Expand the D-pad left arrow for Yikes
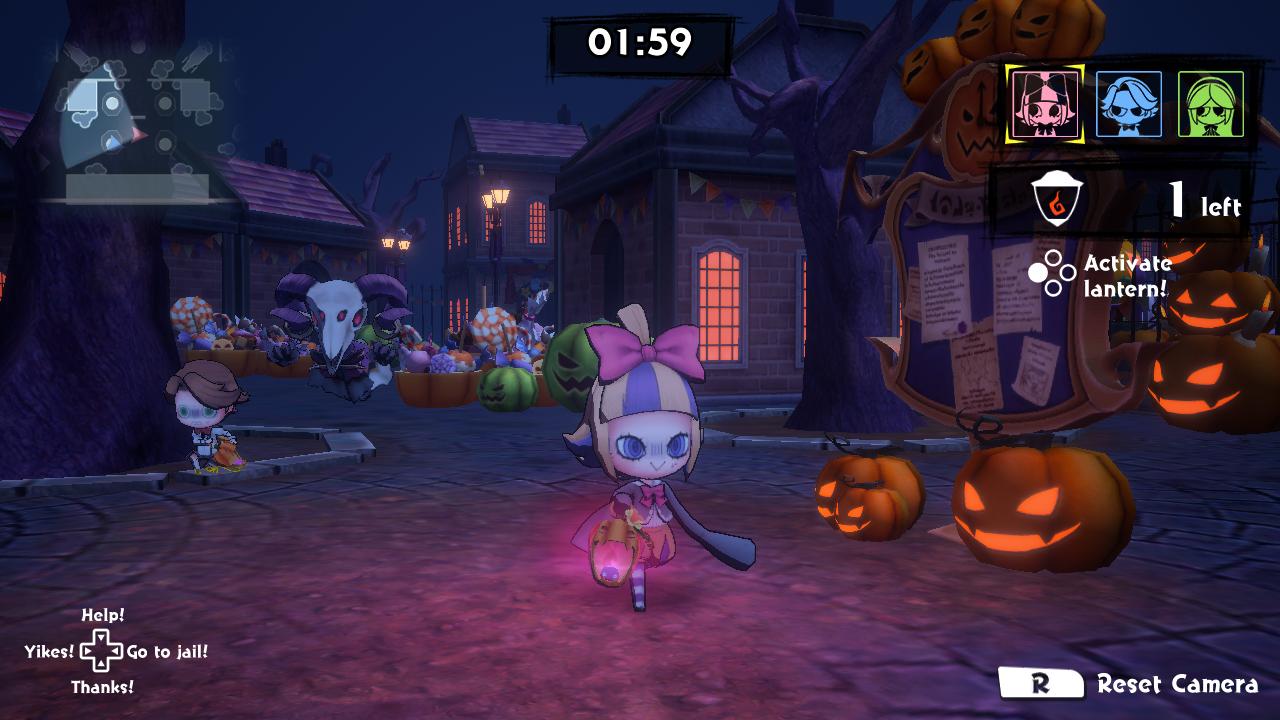 coord(86,650)
